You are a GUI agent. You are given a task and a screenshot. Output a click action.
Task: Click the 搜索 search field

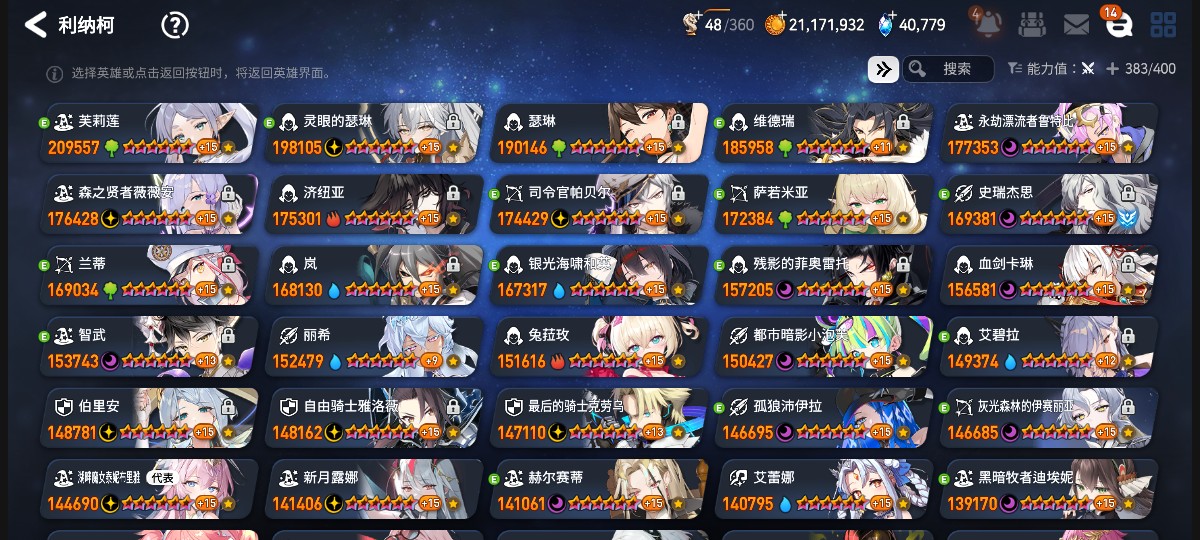[956, 69]
